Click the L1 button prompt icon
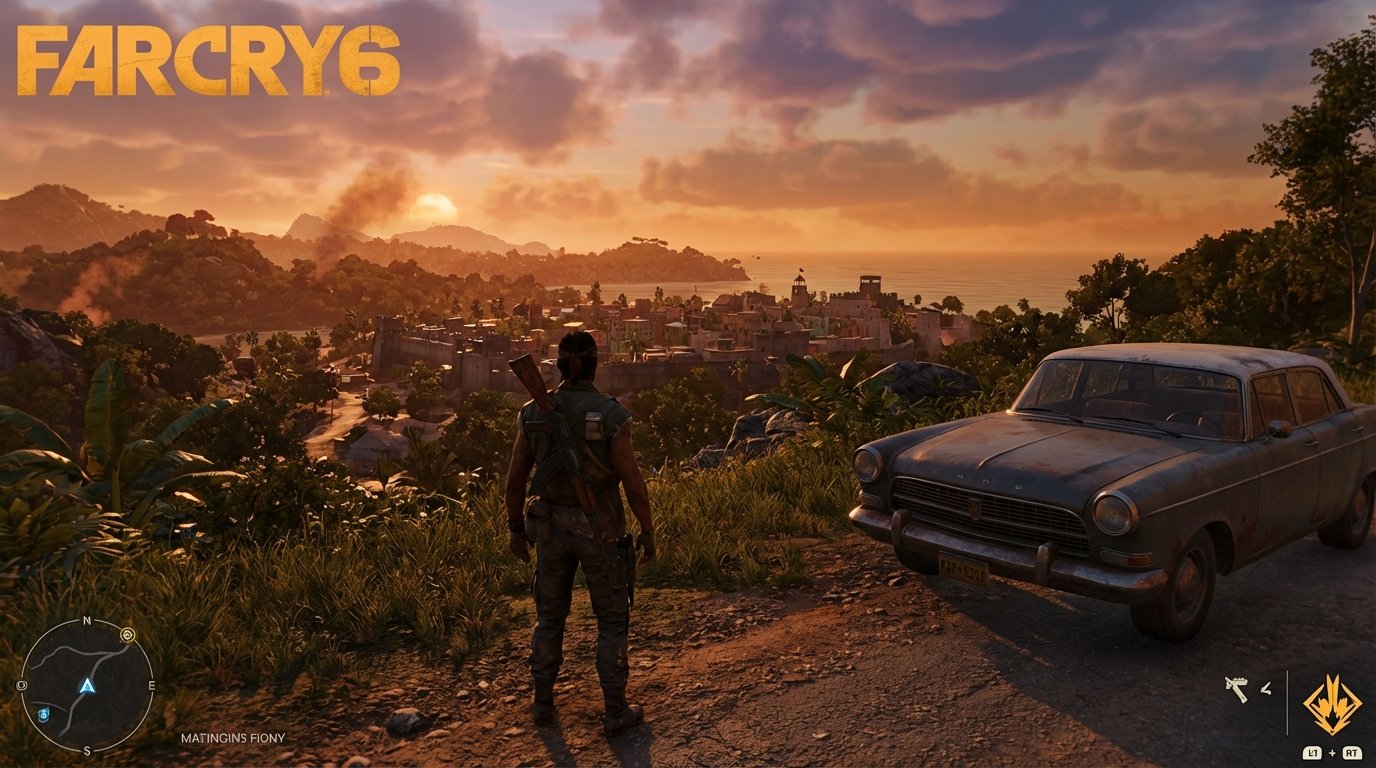1376x768 pixels. [x=1312, y=753]
